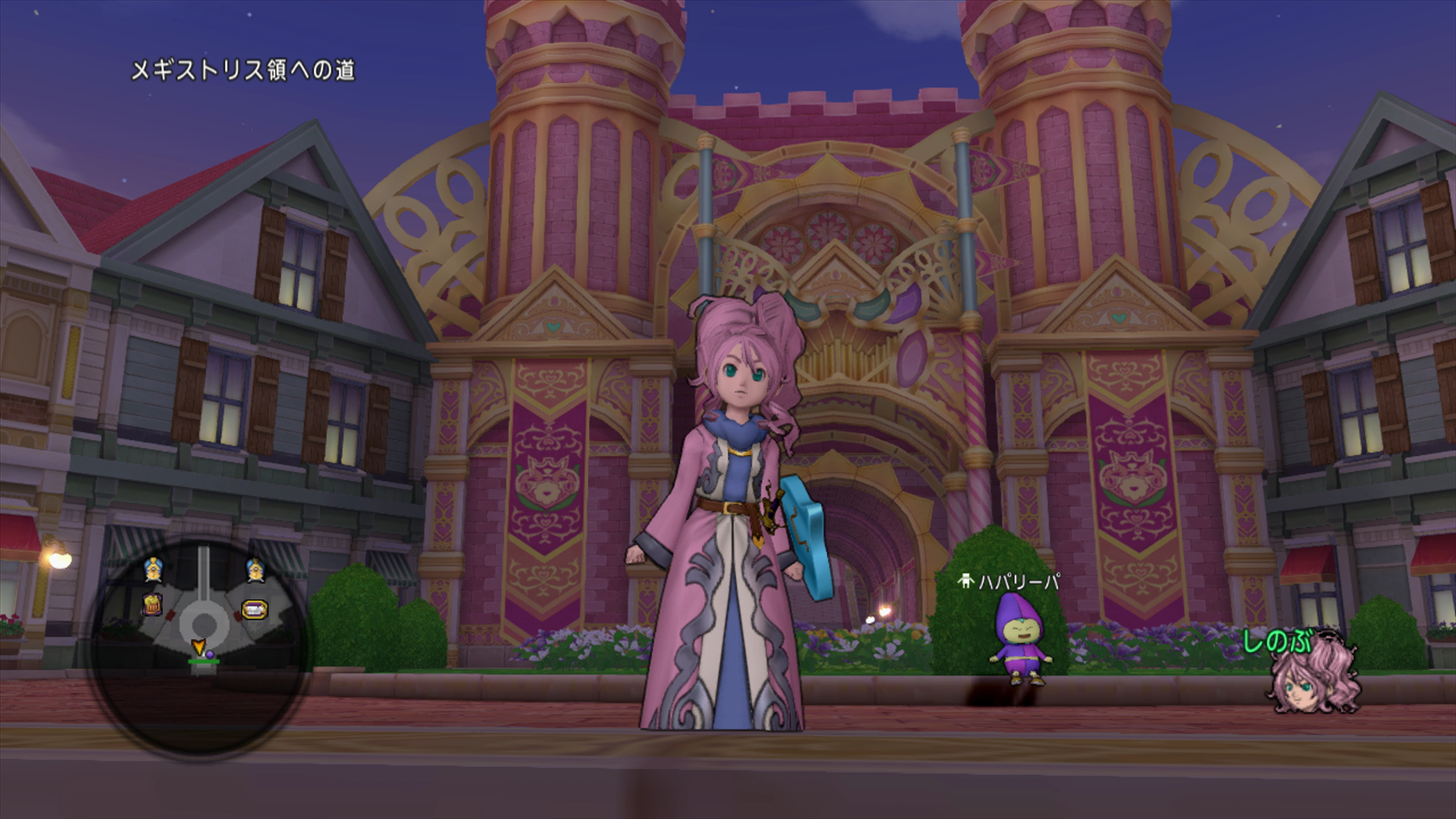Select the beer mug tavern marker on minimap

[x=153, y=604]
